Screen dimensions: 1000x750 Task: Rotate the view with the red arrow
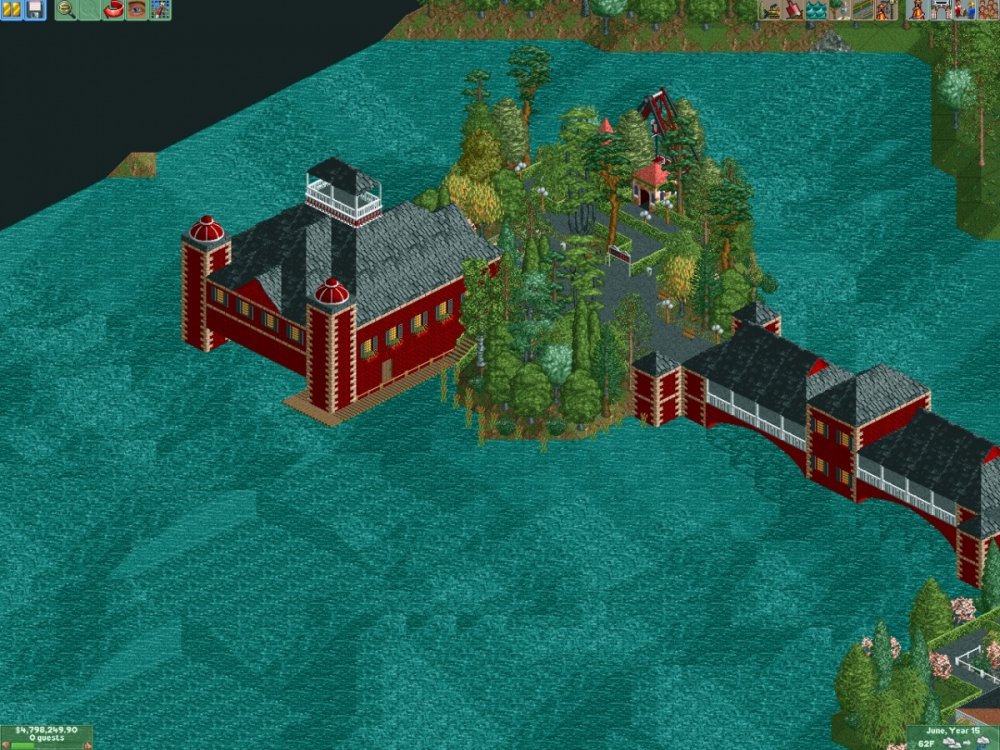point(113,10)
